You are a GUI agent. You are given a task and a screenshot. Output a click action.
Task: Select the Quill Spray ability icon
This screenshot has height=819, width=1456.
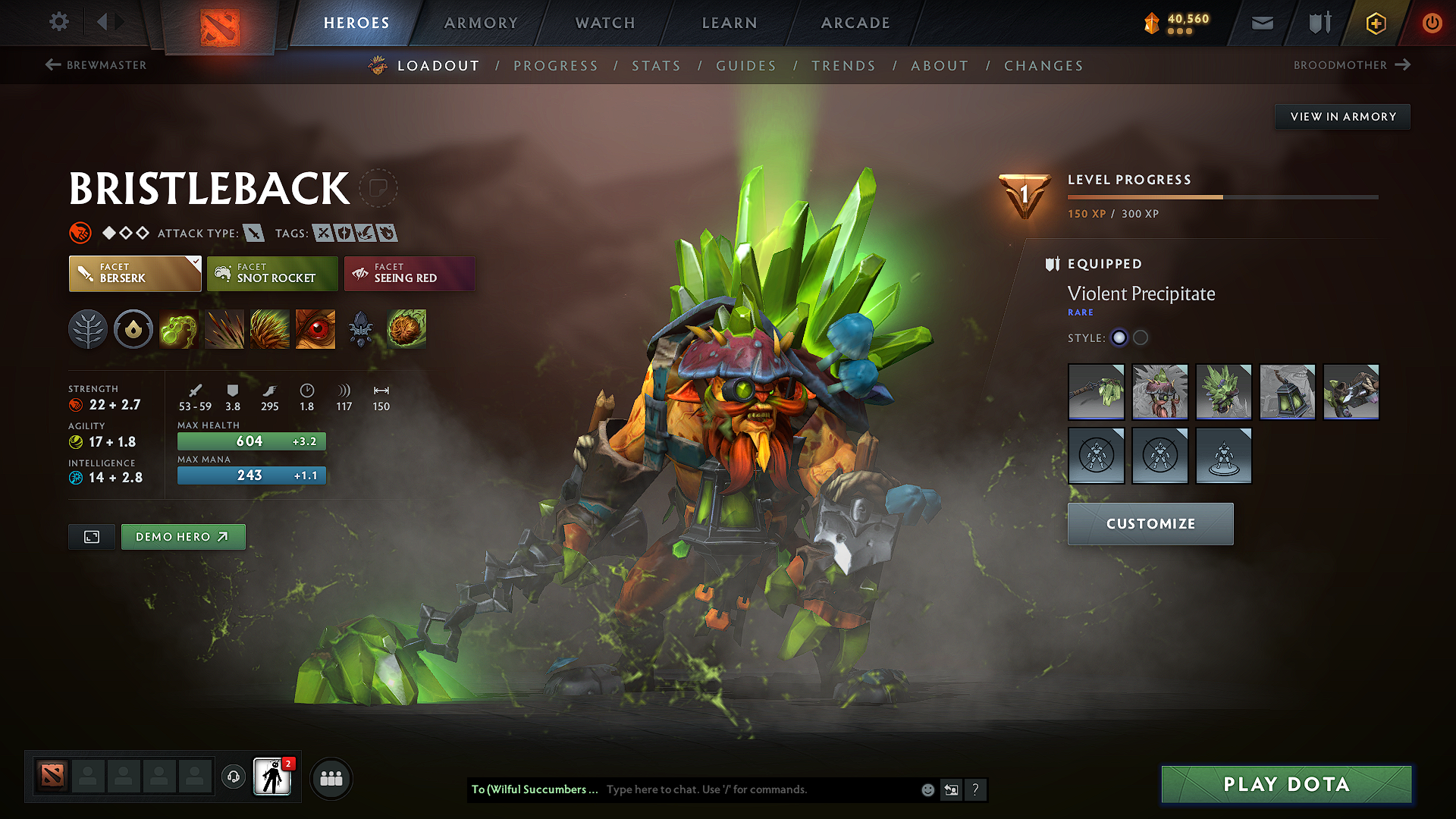224,329
